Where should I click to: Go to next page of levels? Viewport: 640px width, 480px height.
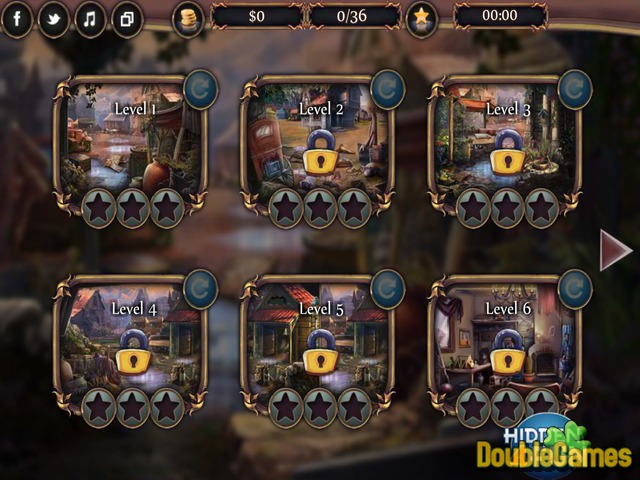point(613,250)
